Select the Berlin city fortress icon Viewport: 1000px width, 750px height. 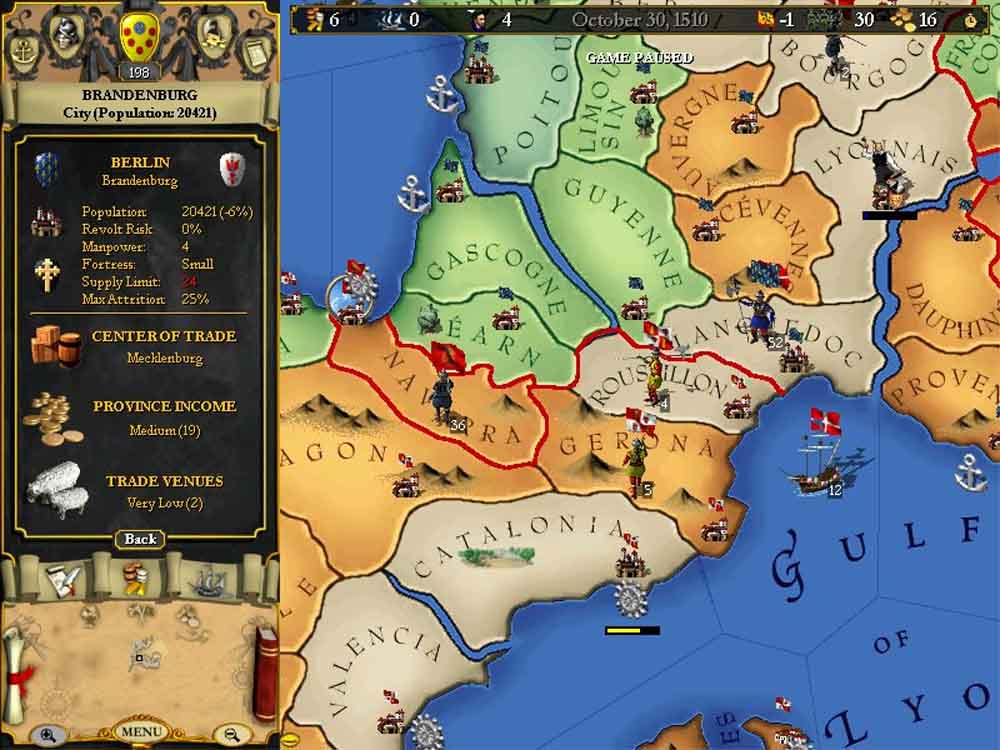tap(45, 220)
